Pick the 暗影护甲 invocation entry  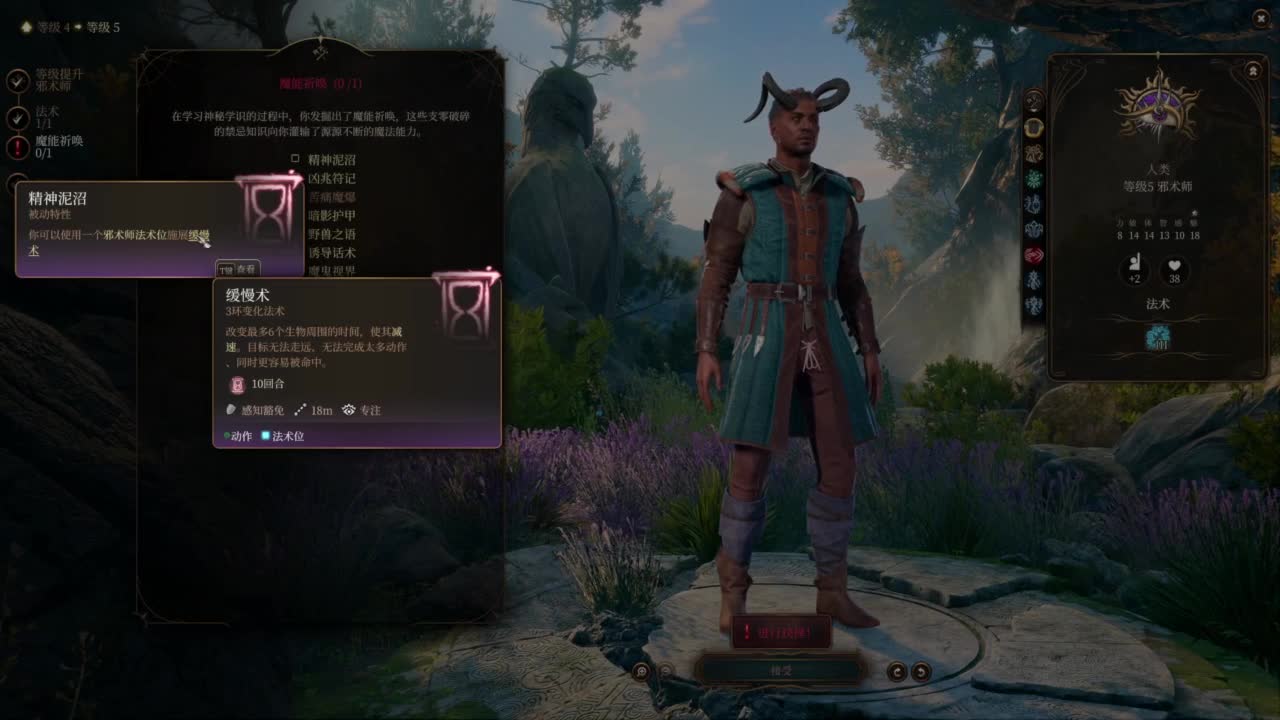331,215
